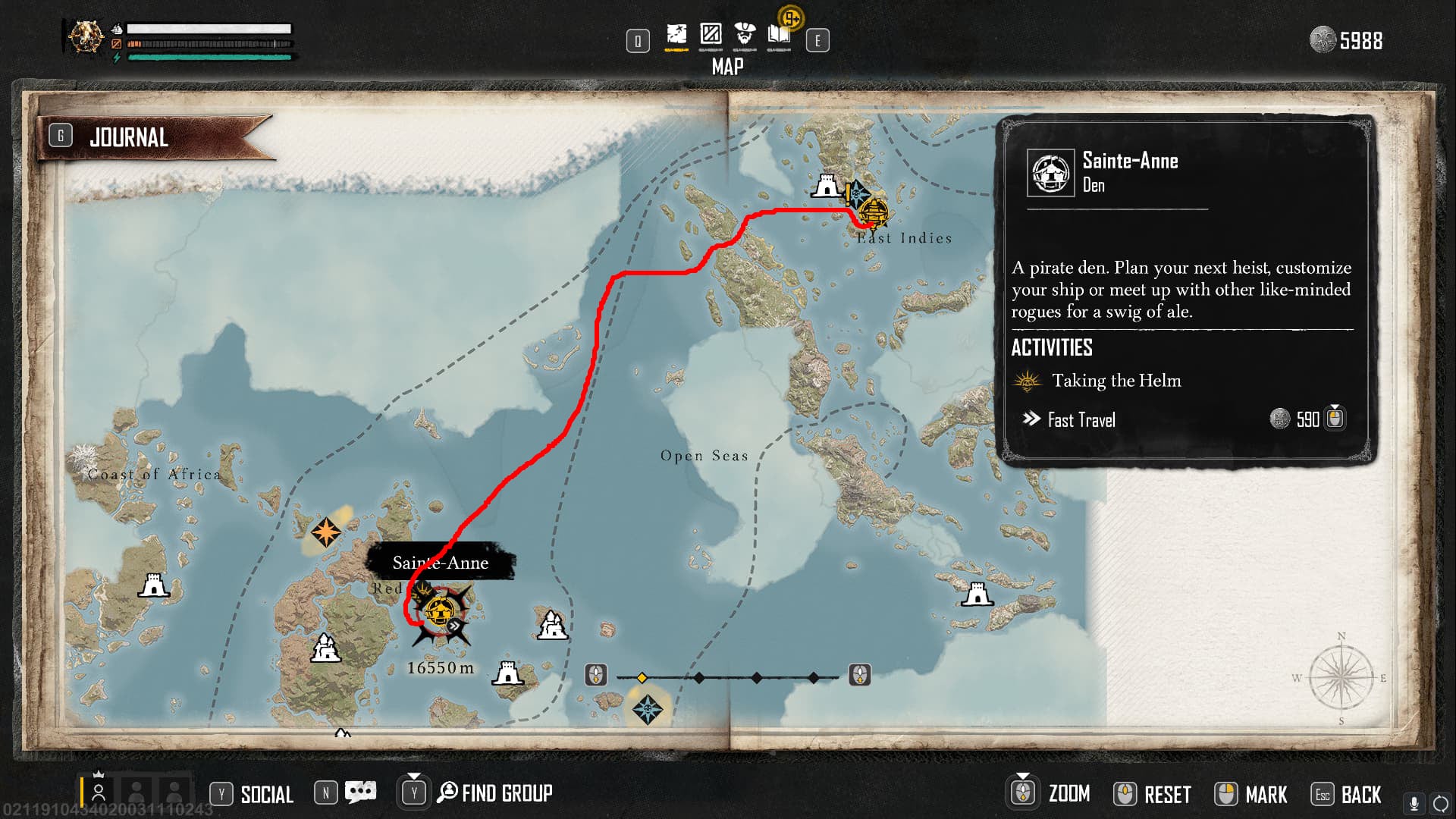Select the Sainte-Anne den map marker
Screen dimensions: 1456x819
[x=440, y=611]
